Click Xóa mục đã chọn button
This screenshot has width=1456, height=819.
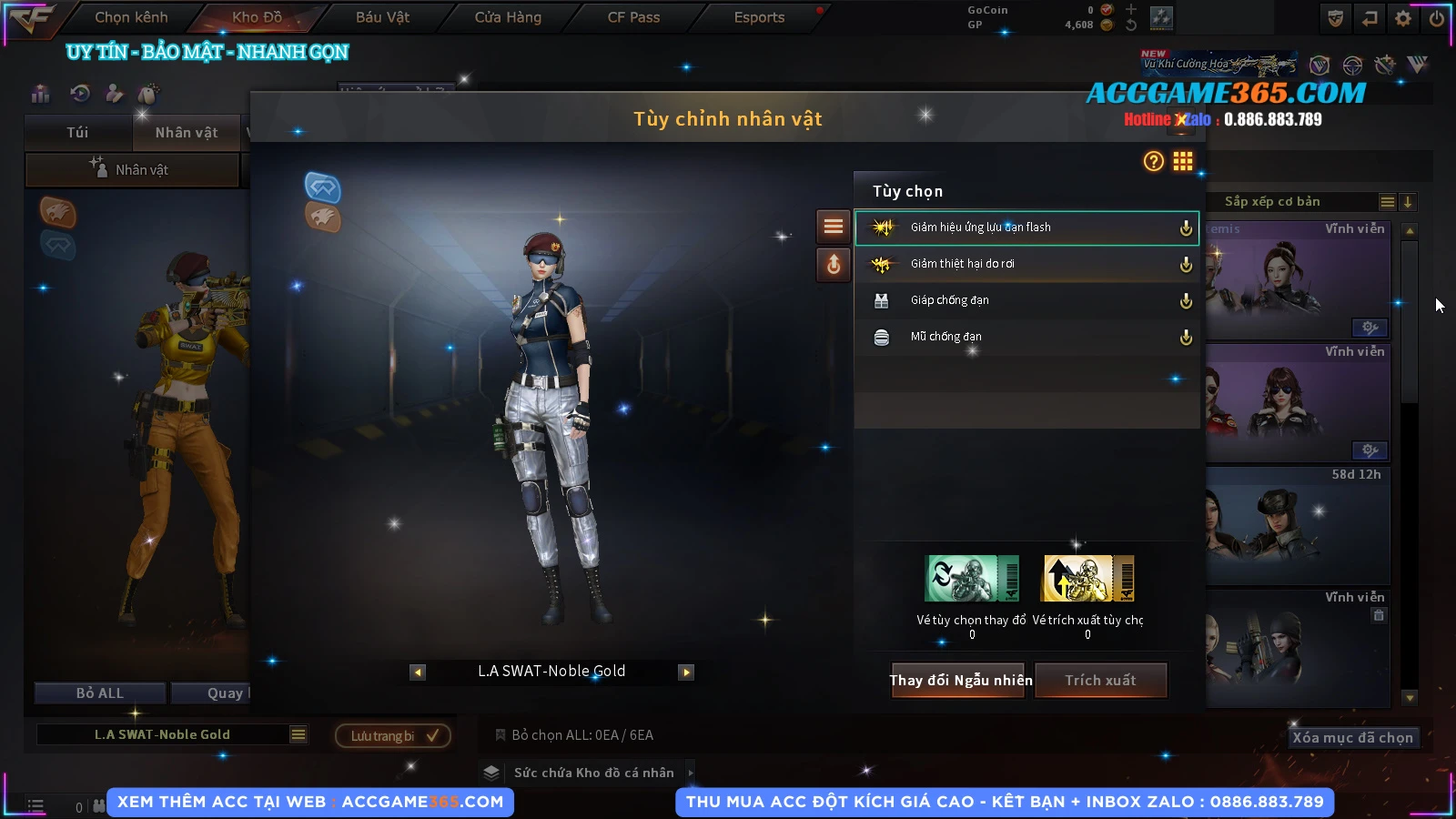click(x=1352, y=738)
